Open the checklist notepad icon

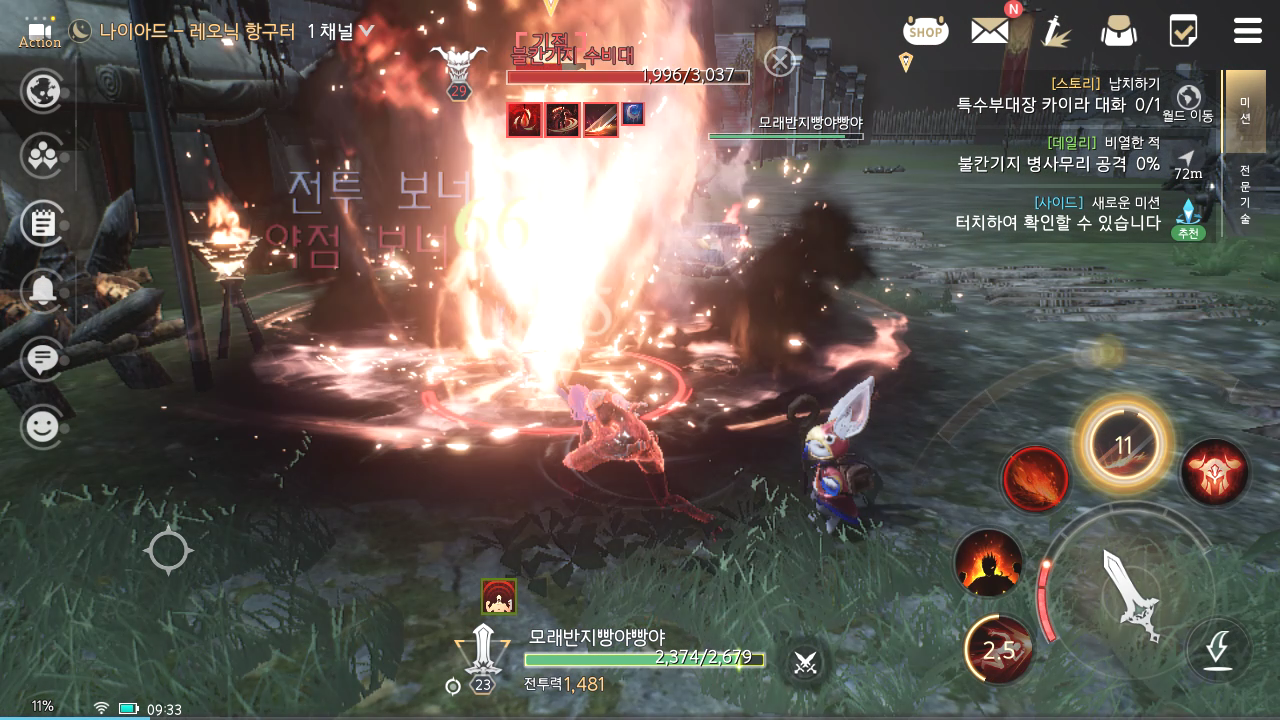[x=1183, y=31]
